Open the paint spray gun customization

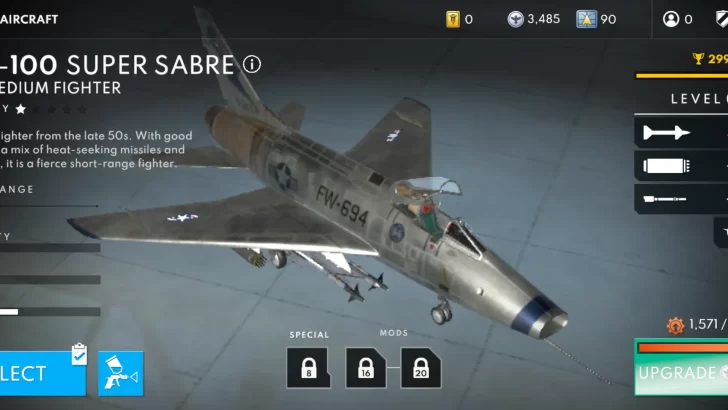(120, 373)
